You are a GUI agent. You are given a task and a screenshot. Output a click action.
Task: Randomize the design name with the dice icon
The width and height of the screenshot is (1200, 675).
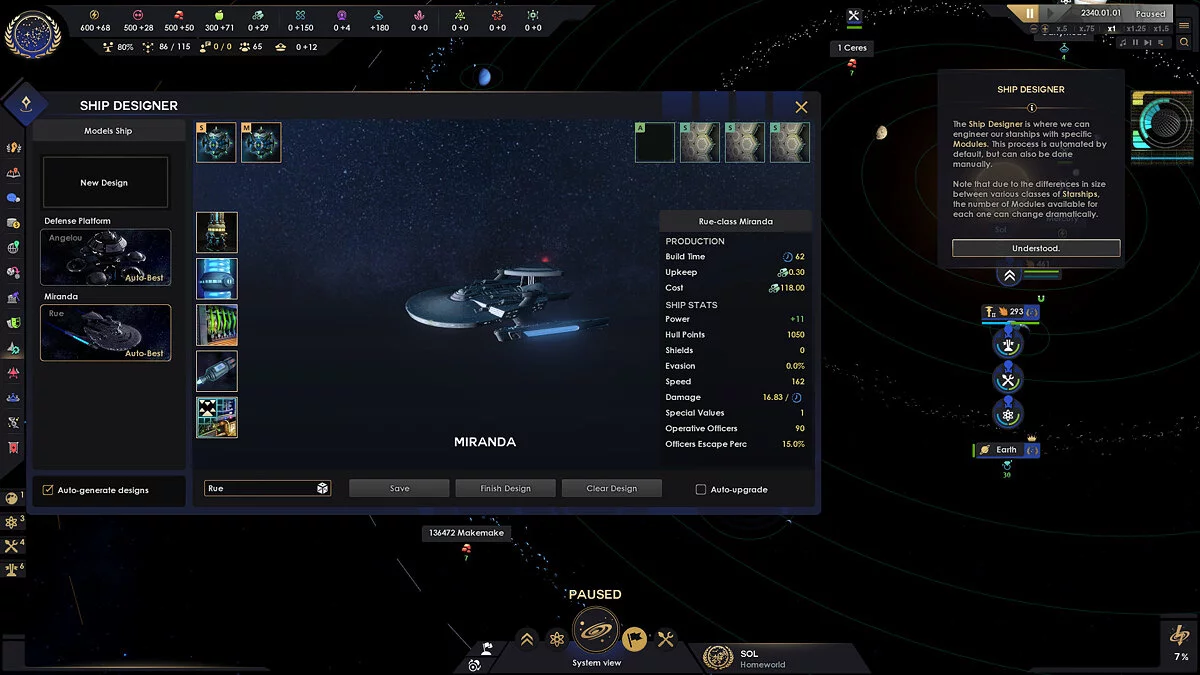pyautogui.click(x=322, y=488)
